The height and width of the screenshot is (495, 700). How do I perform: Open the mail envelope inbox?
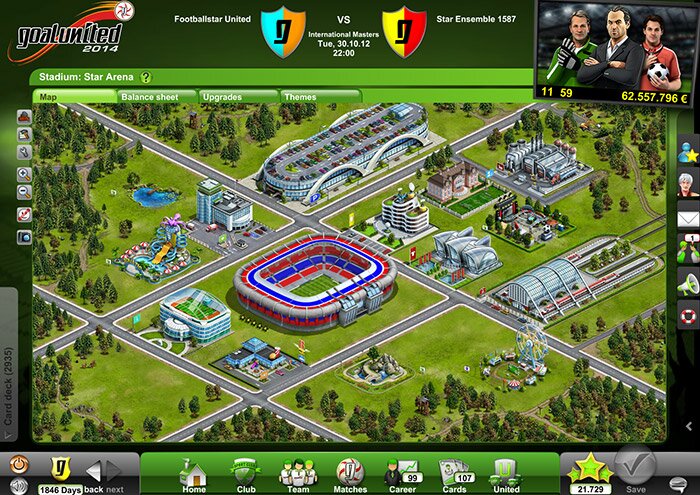(x=687, y=217)
